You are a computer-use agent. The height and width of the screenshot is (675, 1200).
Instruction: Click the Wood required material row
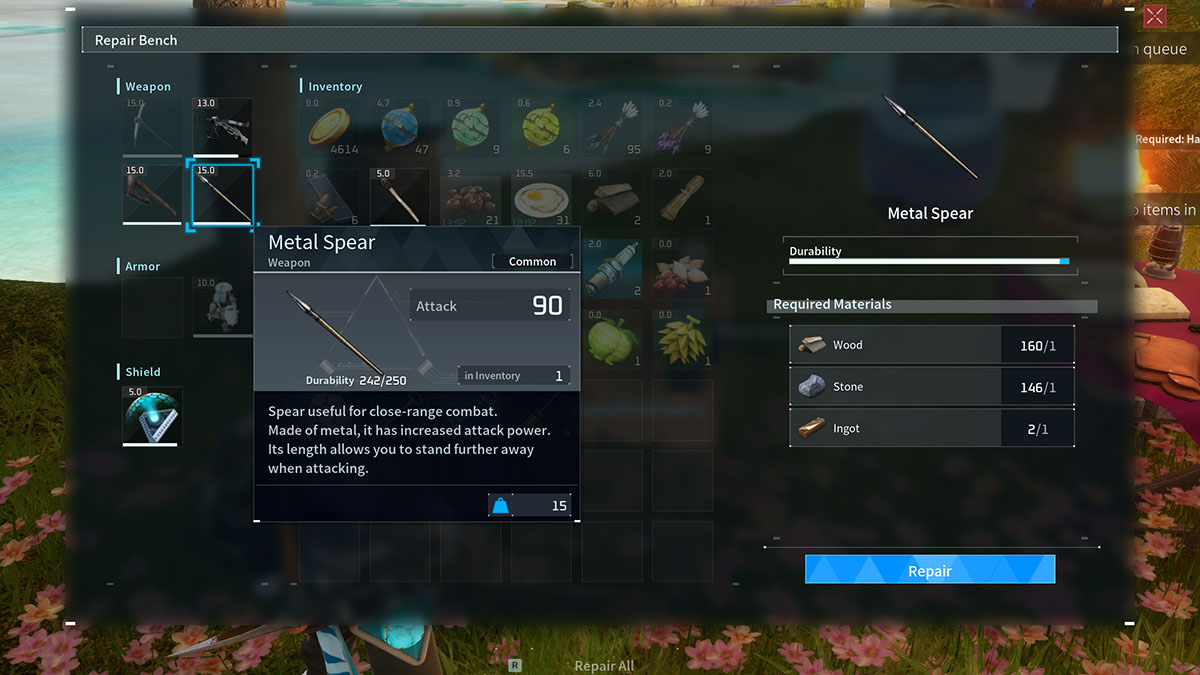pyautogui.click(x=931, y=345)
